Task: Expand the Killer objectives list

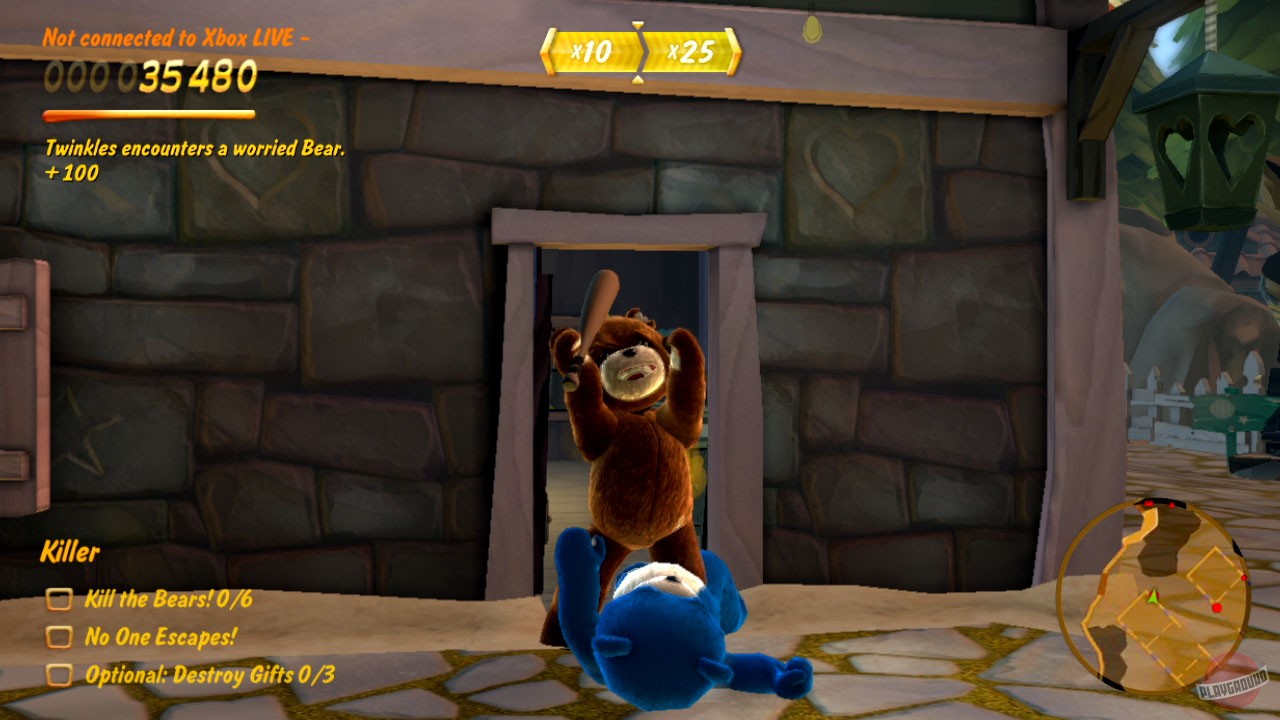Action: tap(70, 550)
